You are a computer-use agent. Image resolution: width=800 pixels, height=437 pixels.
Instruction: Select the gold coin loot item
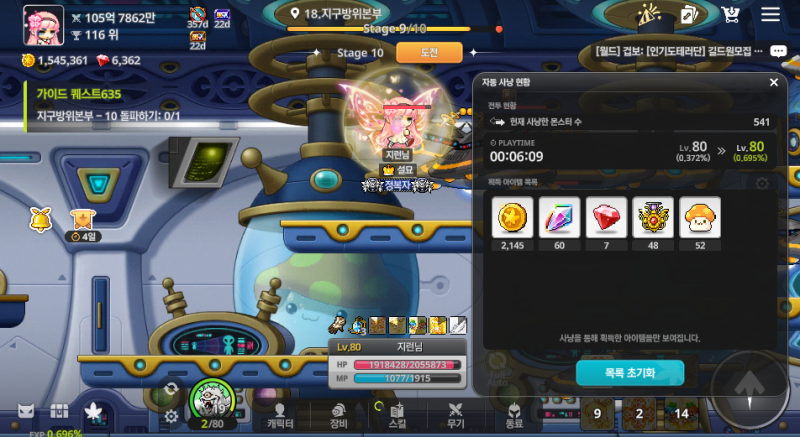tap(512, 217)
